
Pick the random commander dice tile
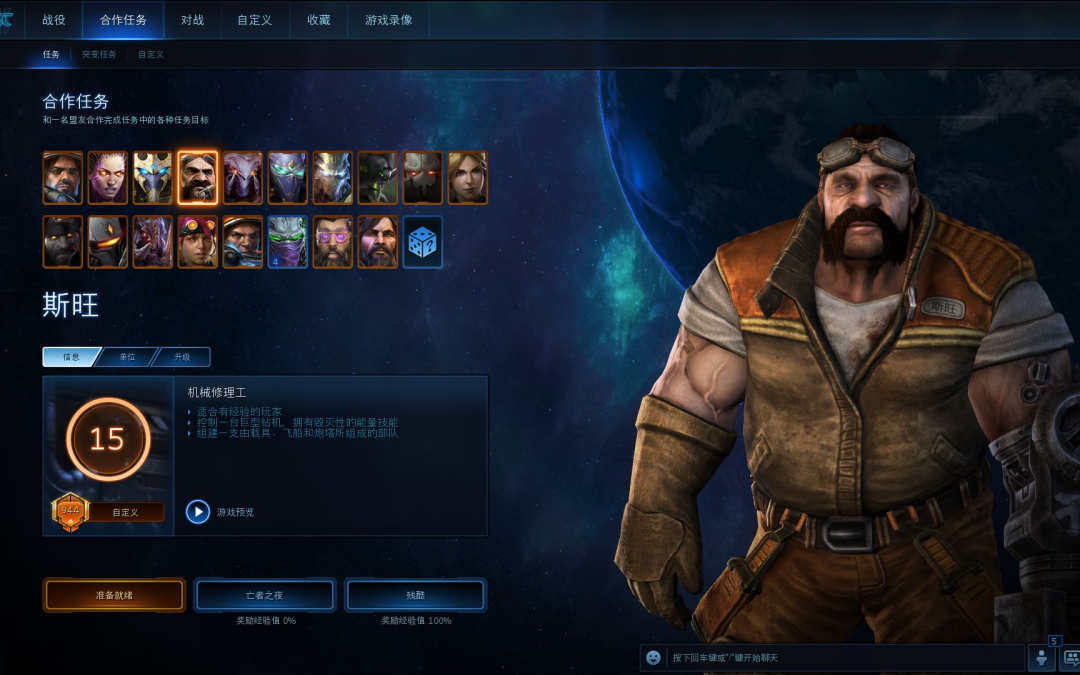pyautogui.click(x=422, y=242)
